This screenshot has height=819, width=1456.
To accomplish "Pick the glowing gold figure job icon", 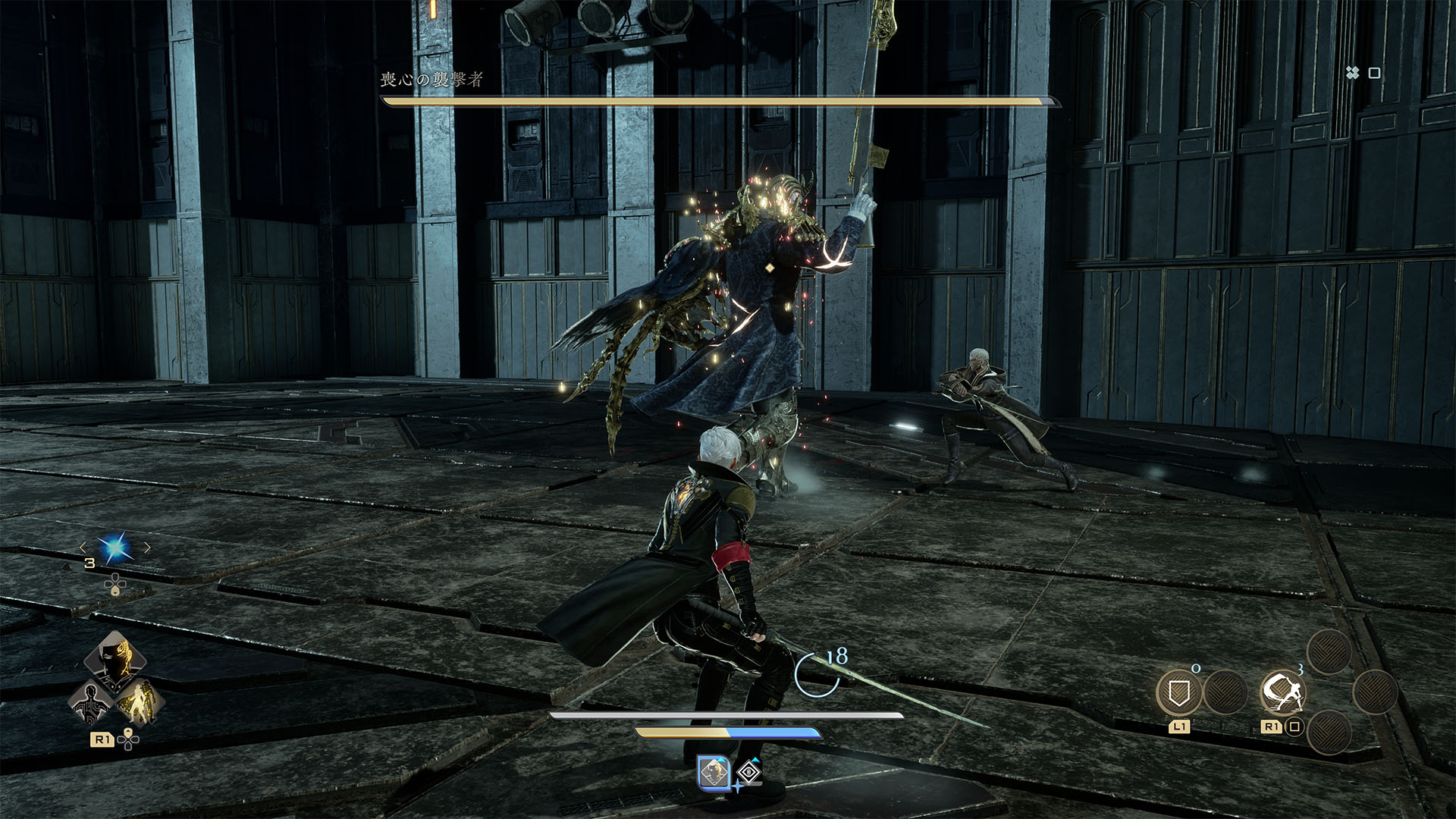I will tap(141, 702).
